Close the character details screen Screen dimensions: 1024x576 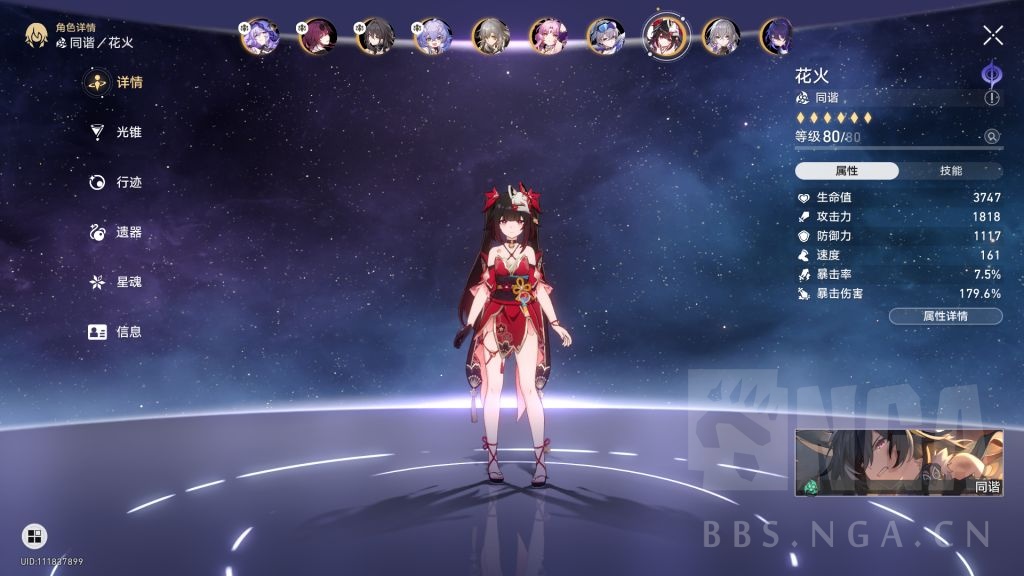[x=992, y=36]
